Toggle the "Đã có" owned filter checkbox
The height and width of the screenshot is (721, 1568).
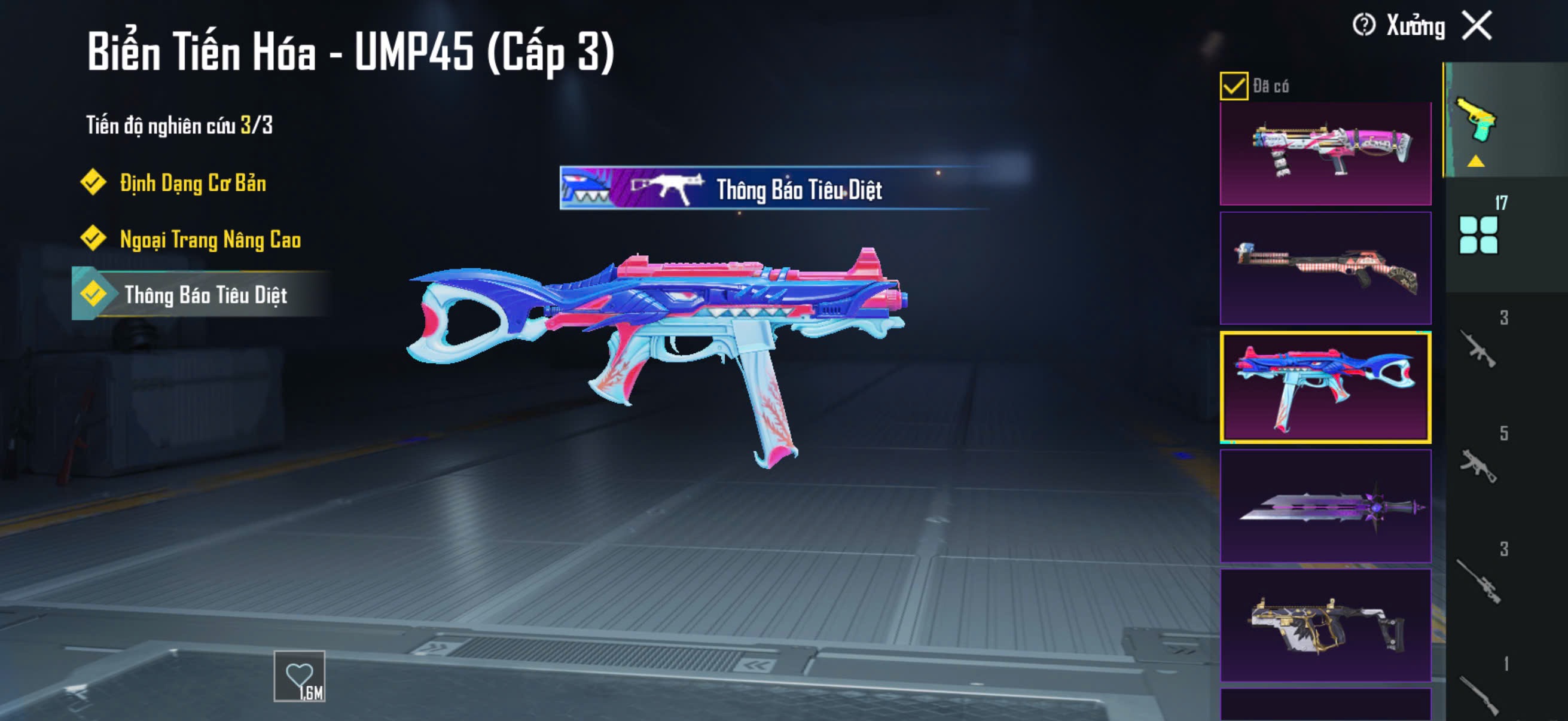point(1233,85)
